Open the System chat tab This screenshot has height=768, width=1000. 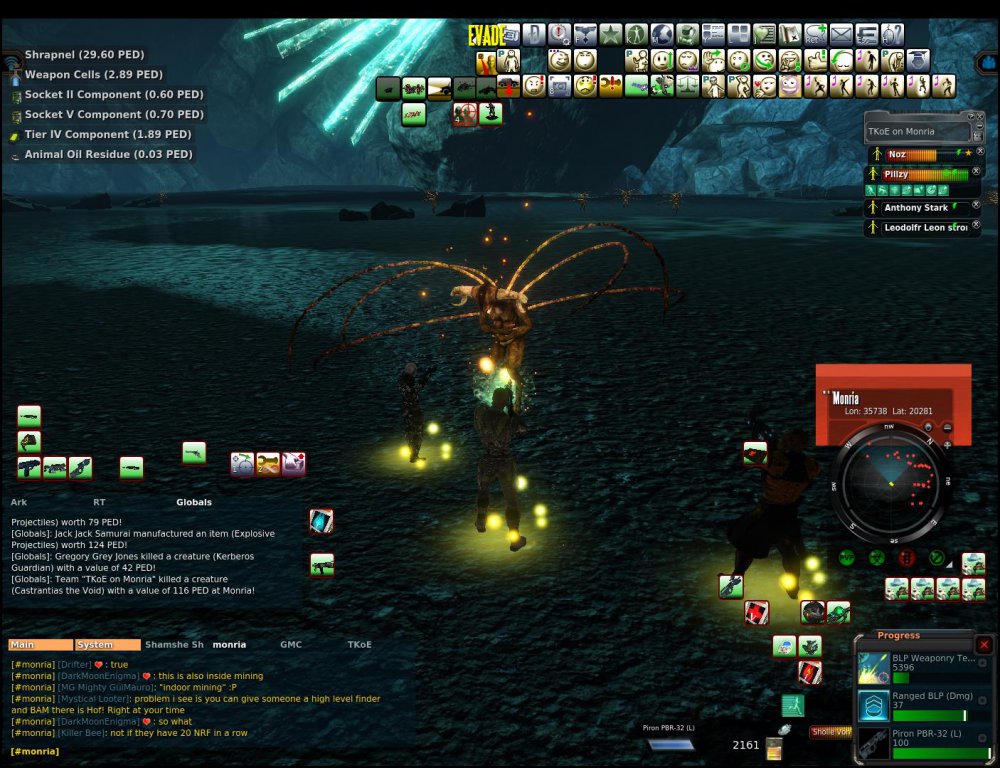(107, 645)
